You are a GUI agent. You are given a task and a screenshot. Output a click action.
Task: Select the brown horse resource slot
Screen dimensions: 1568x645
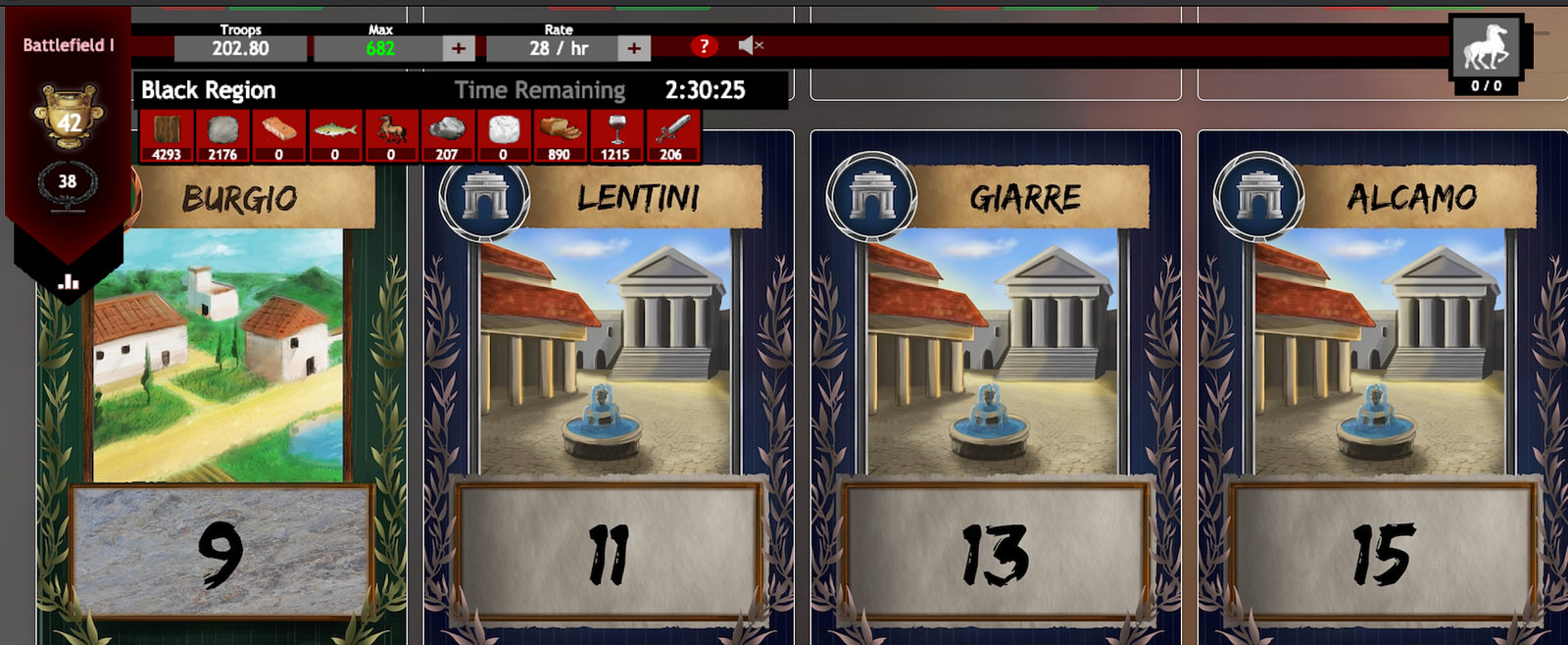pos(391,135)
